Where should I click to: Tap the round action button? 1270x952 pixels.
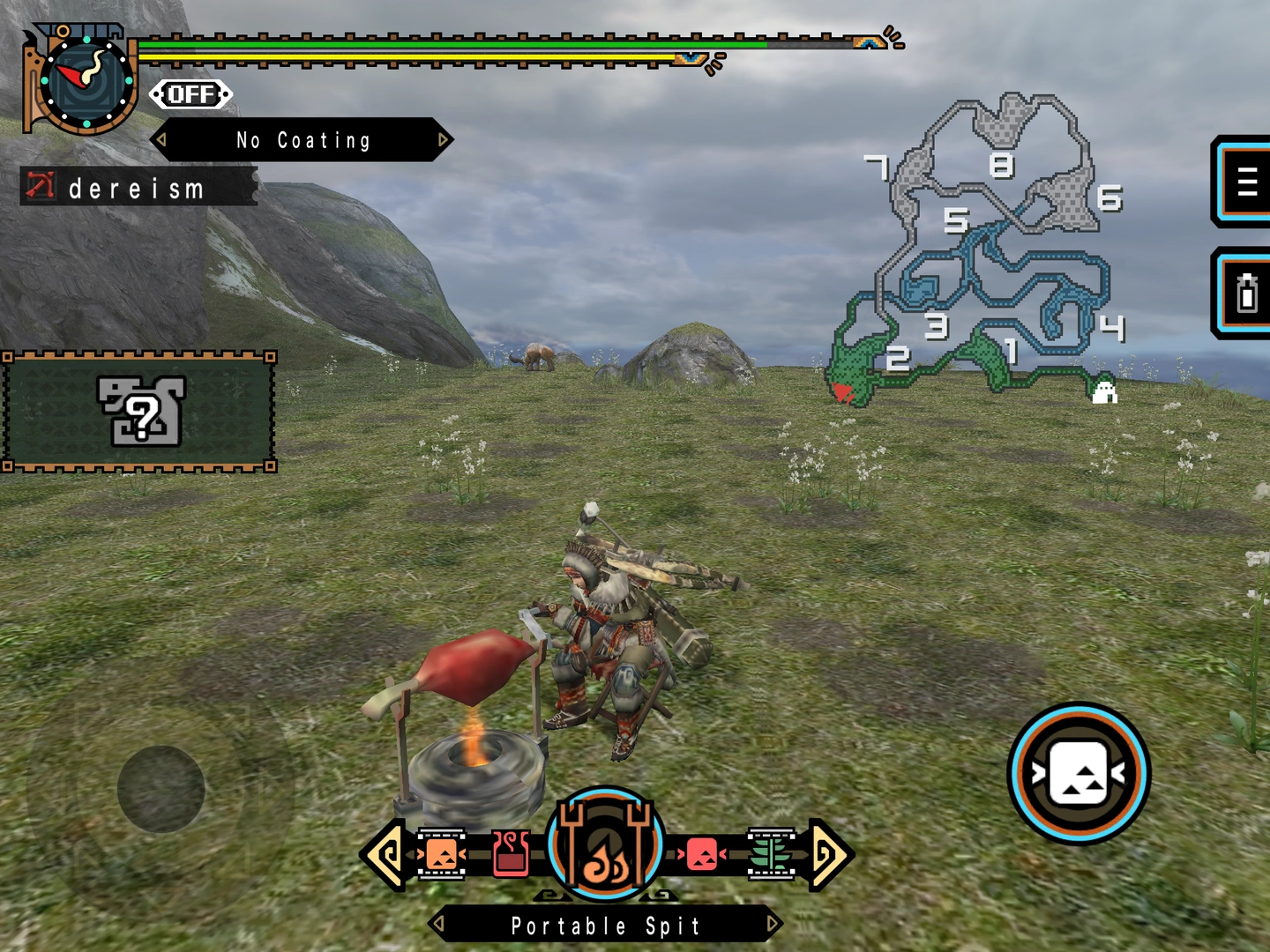pyautogui.click(x=1079, y=773)
